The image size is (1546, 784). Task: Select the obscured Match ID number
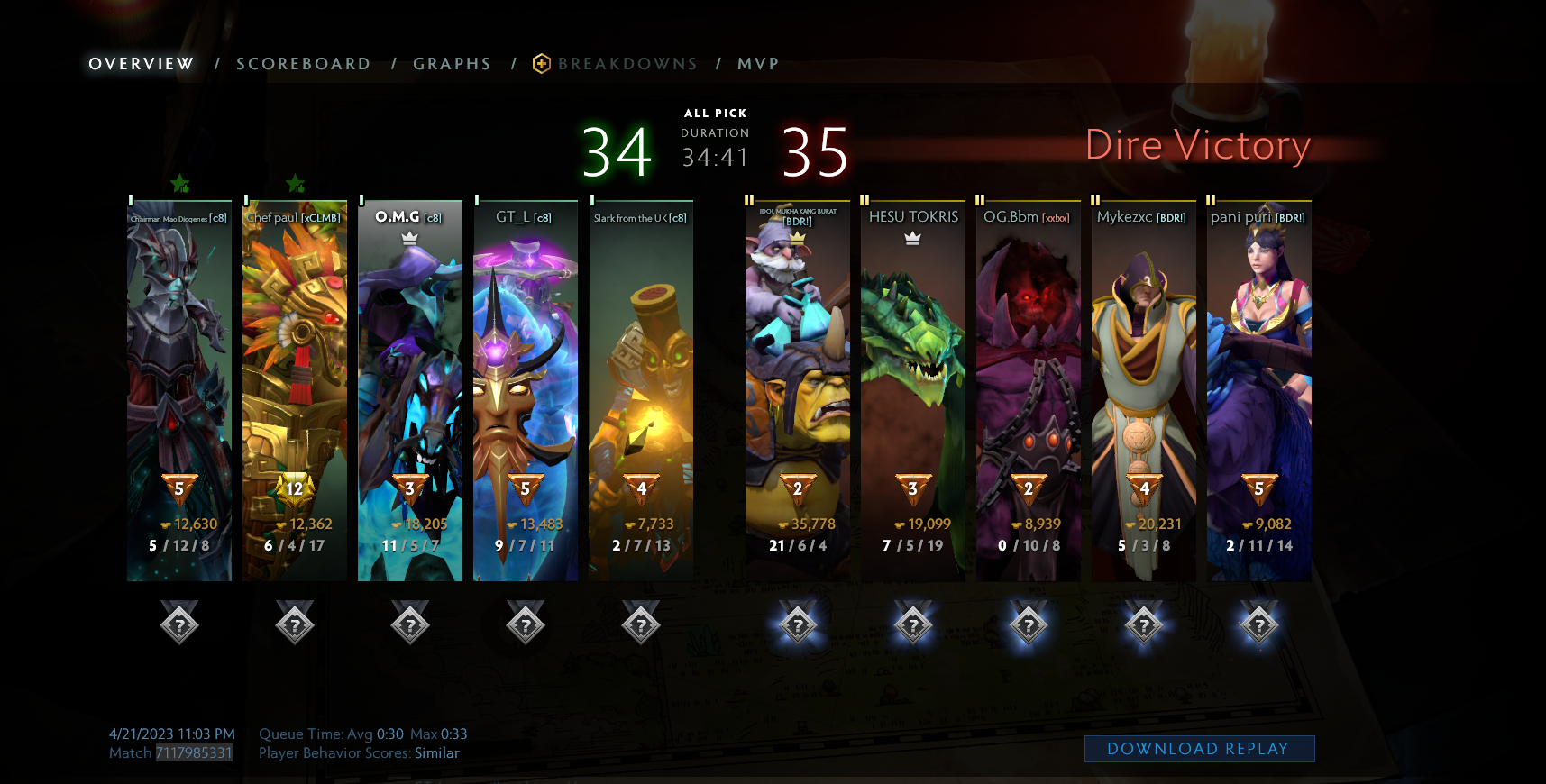(x=193, y=753)
